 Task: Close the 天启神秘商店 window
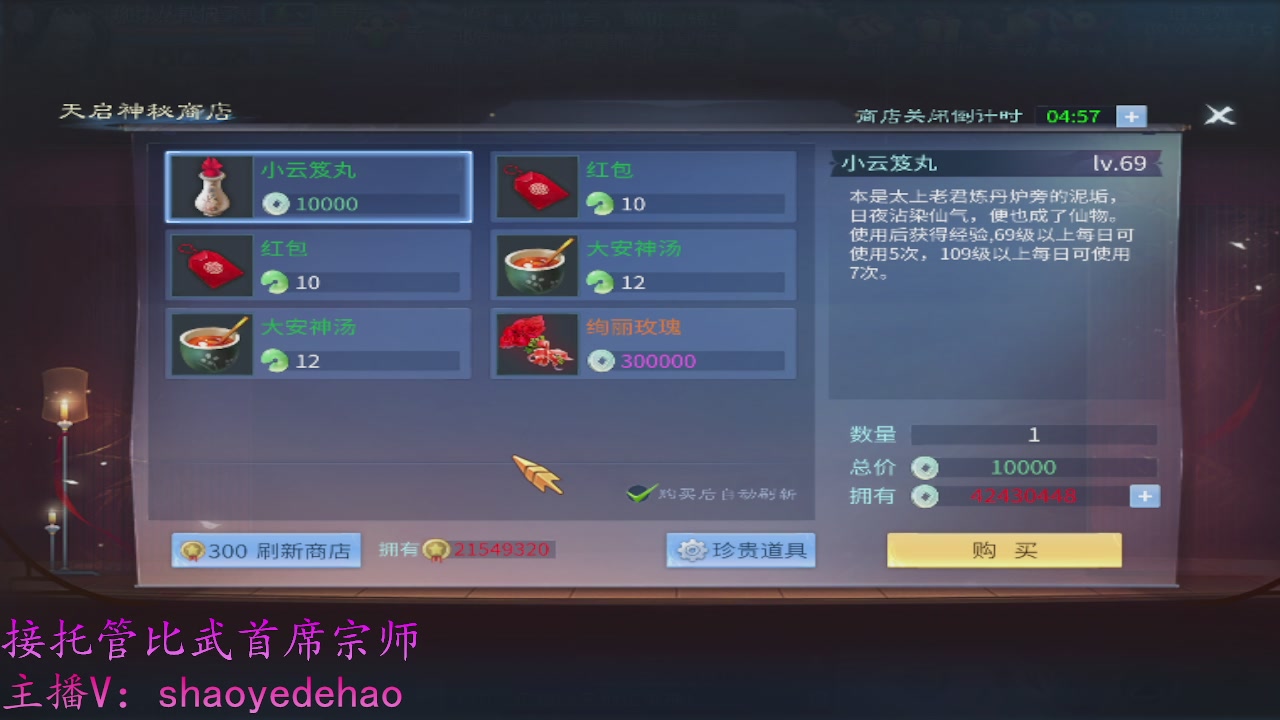(1219, 114)
